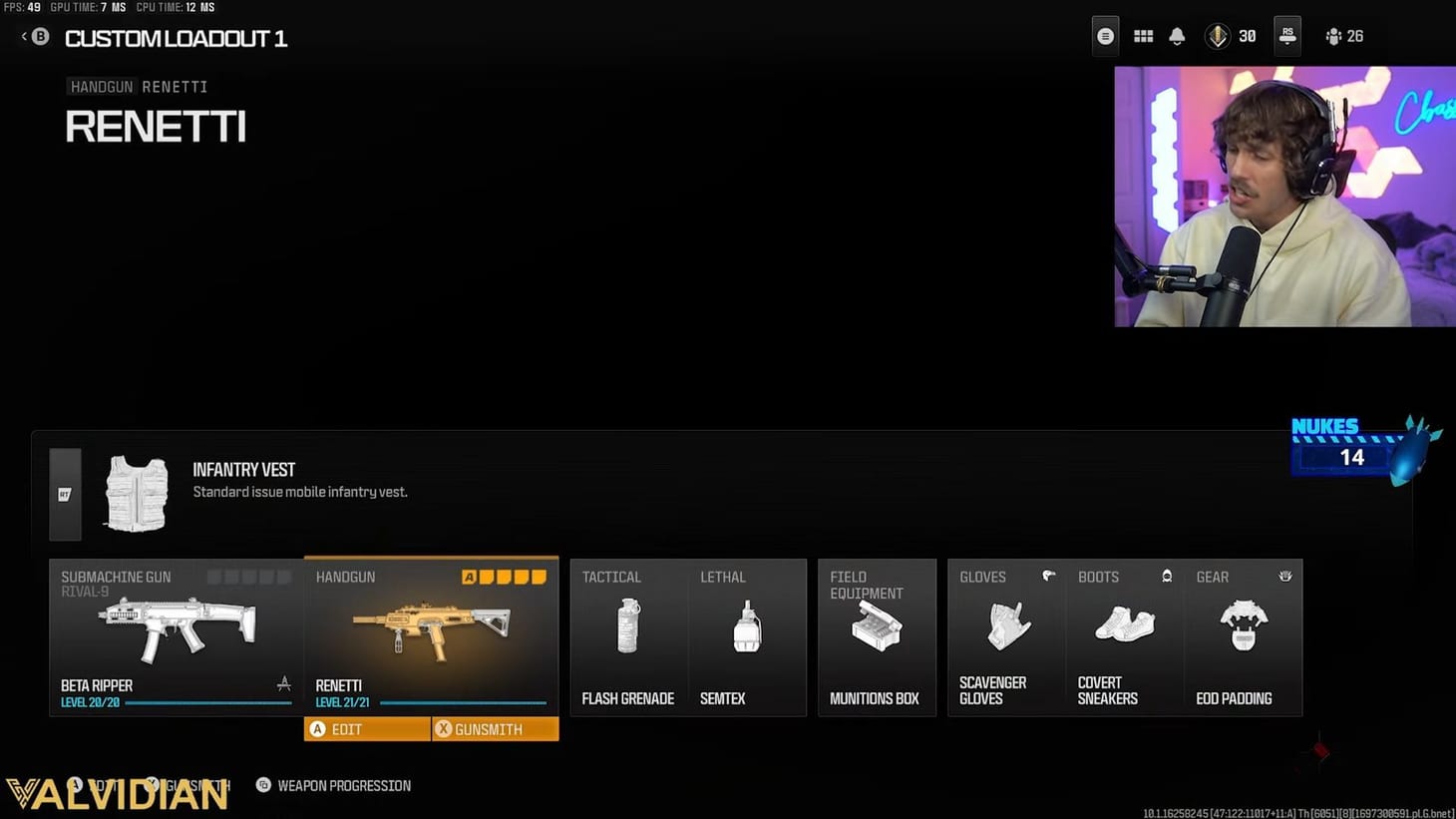Click the back arrow beside Custom Loadout 1
Viewport: 1456px width, 819px height.
[x=22, y=35]
